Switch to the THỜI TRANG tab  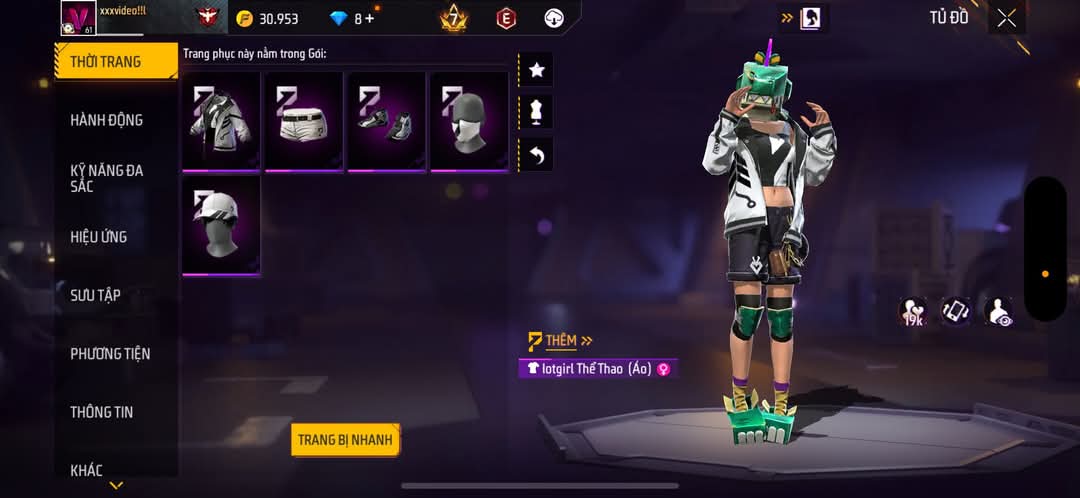[106, 62]
